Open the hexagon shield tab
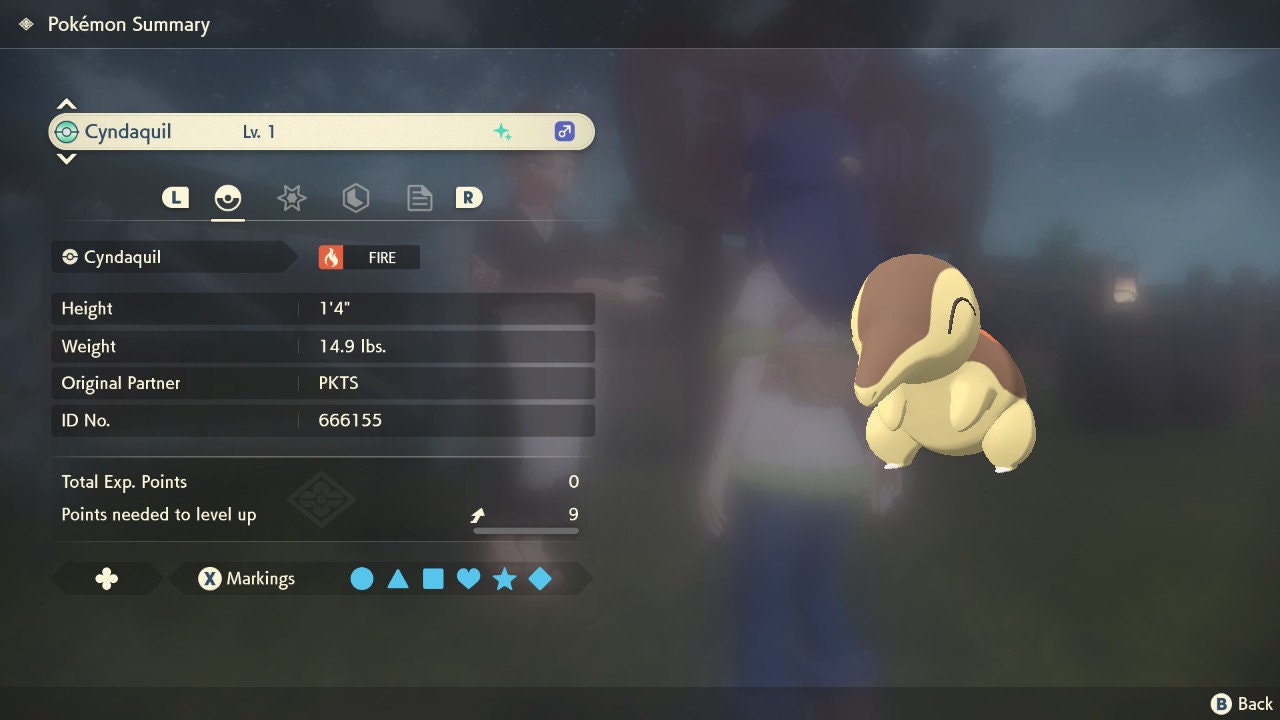The image size is (1280, 720). click(x=355, y=198)
